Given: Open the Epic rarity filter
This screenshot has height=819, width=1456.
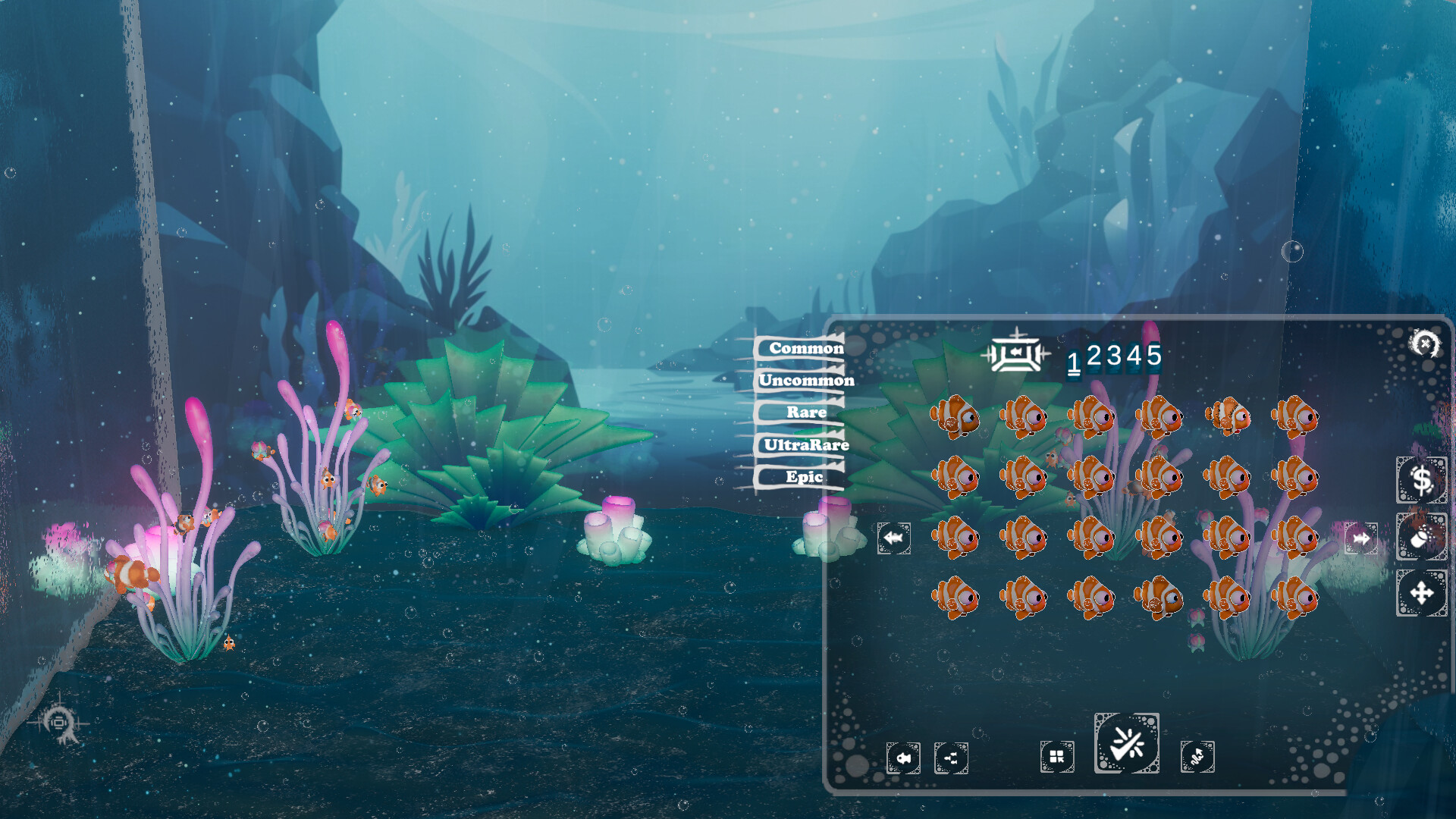Looking at the screenshot, I should 804,477.
